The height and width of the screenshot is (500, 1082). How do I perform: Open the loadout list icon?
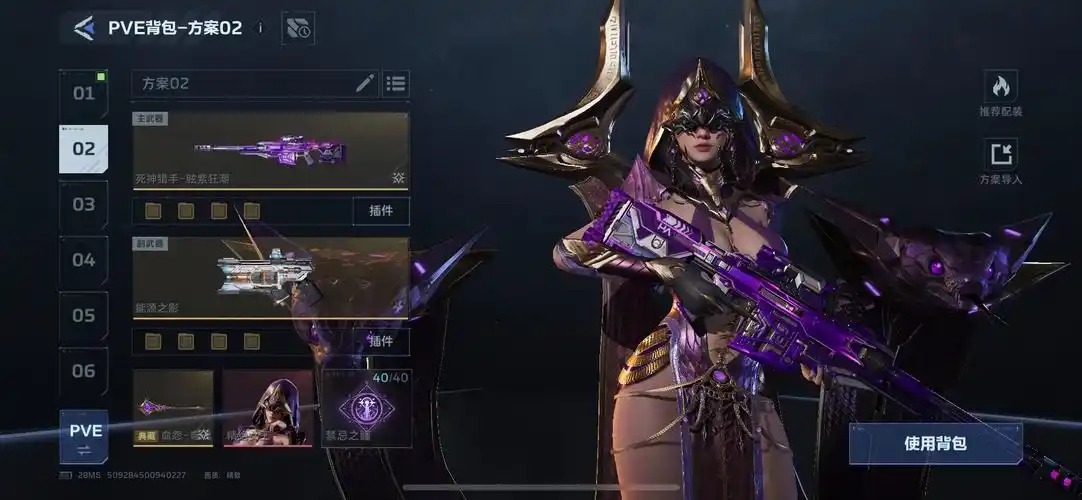pos(396,84)
